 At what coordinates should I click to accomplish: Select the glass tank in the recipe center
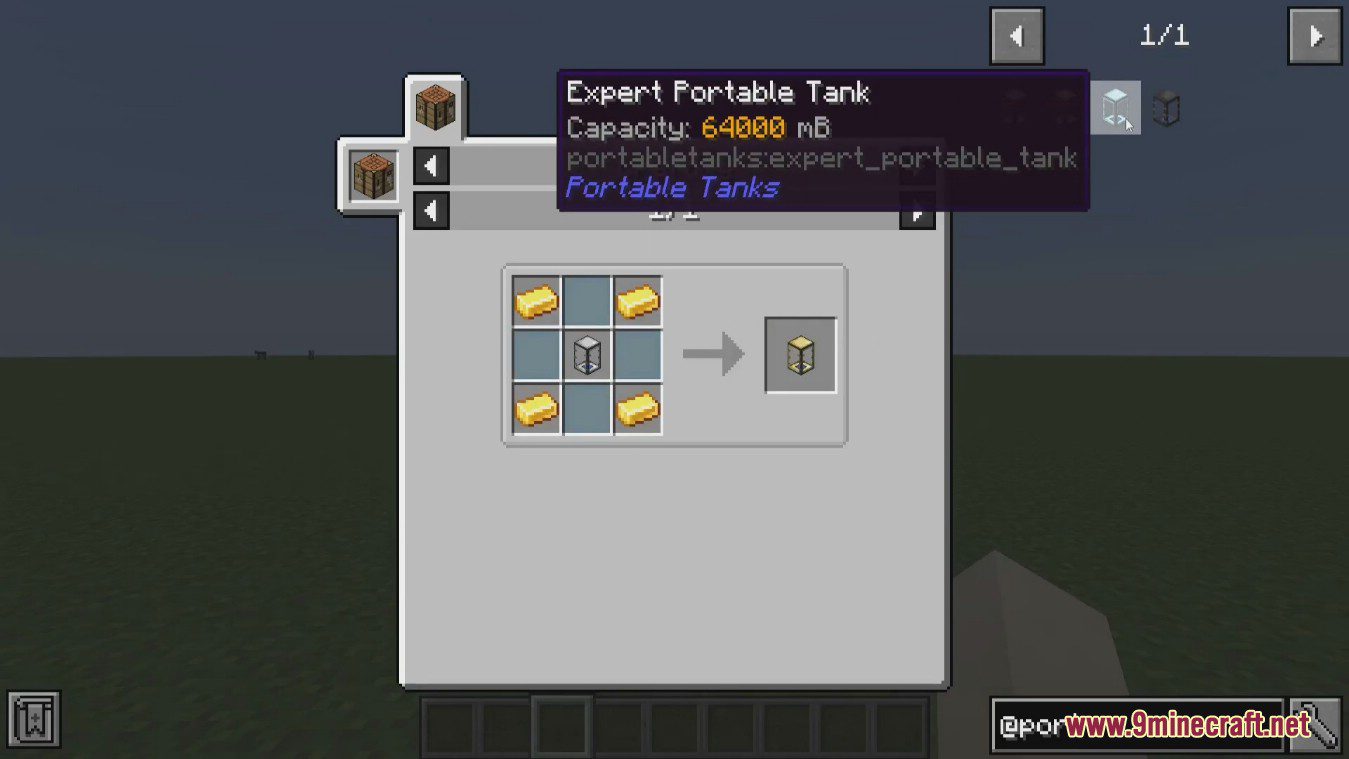(586, 353)
